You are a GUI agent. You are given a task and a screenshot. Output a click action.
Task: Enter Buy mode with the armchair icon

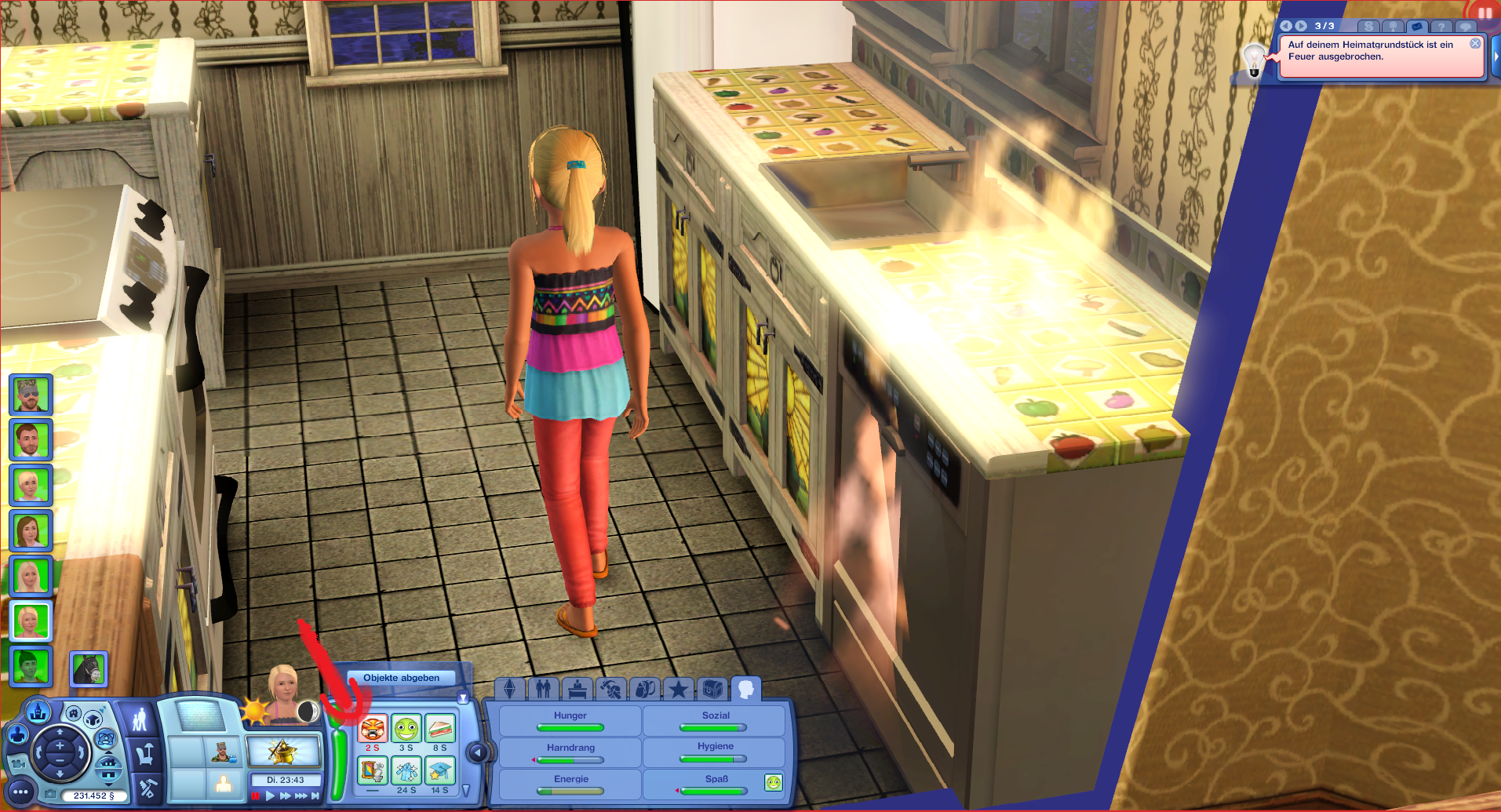pyautogui.click(x=144, y=755)
